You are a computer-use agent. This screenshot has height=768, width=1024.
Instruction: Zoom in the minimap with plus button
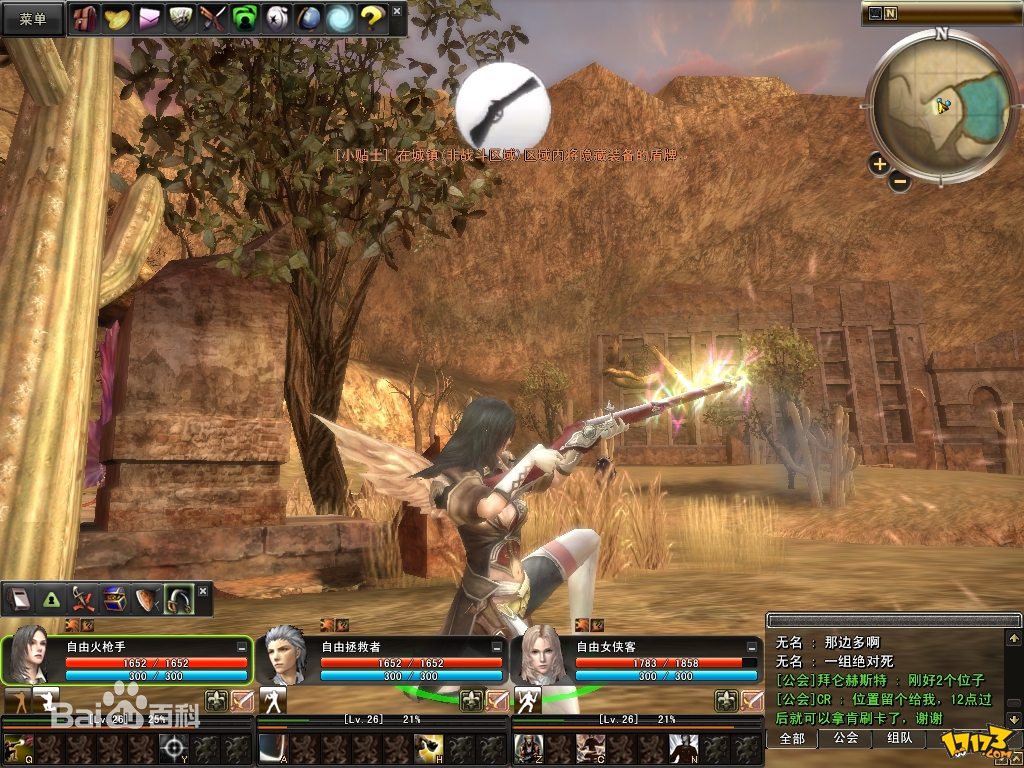[x=879, y=164]
